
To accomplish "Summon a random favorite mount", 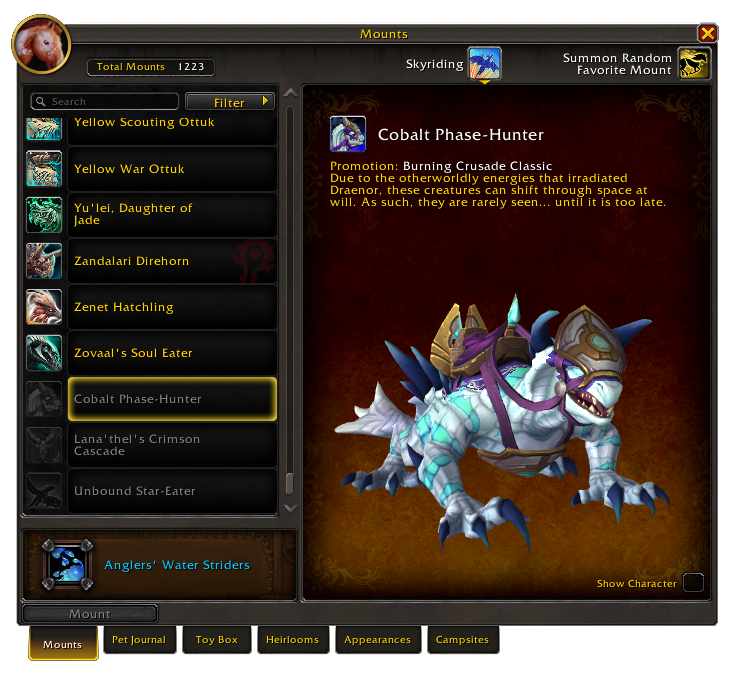I will [x=694, y=64].
